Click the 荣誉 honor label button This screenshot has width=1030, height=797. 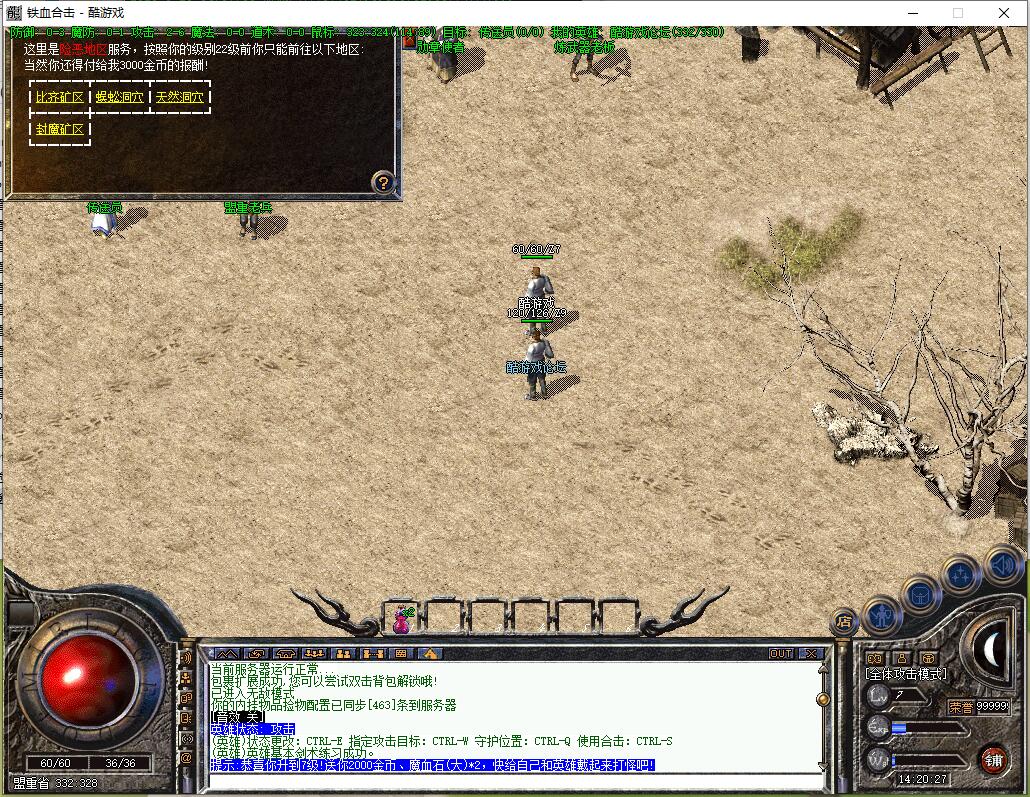pyautogui.click(x=961, y=706)
